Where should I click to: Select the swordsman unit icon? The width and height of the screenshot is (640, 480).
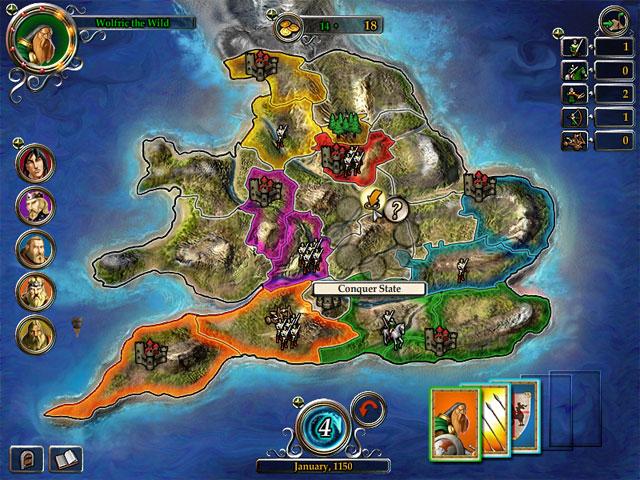tap(575, 46)
